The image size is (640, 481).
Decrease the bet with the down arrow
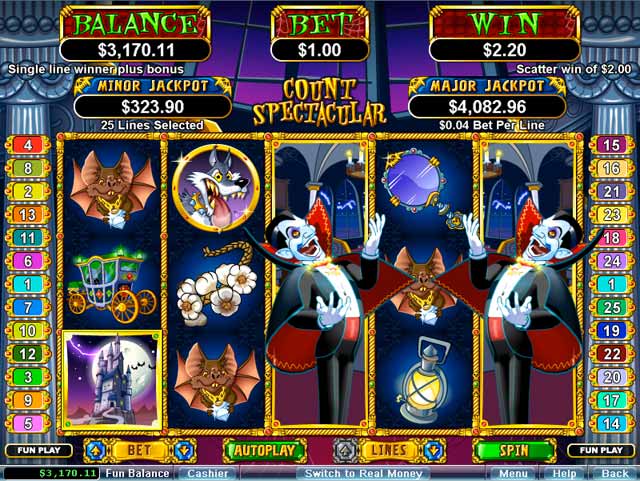(x=184, y=450)
